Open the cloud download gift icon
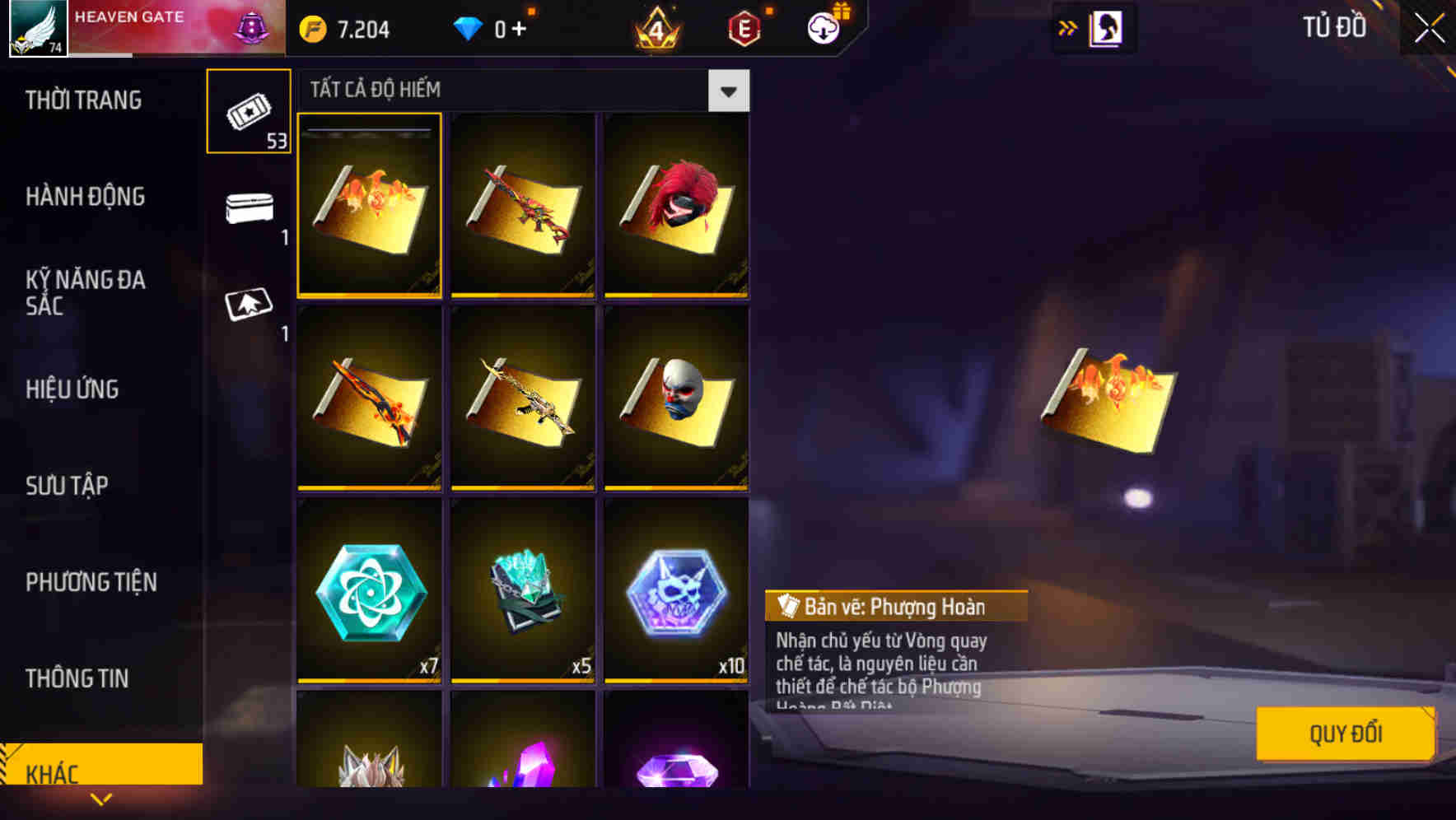 click(x=822, y=27)
